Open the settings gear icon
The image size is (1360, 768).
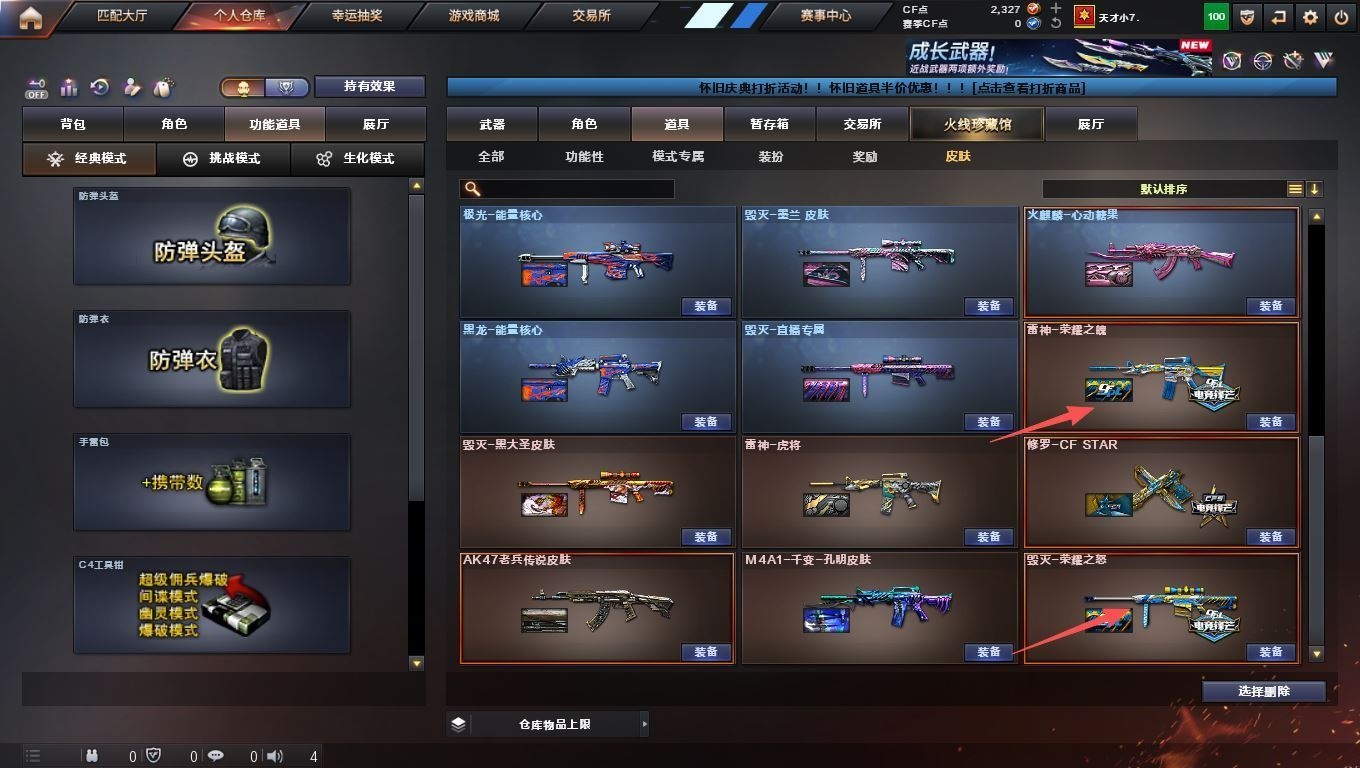1310,17
